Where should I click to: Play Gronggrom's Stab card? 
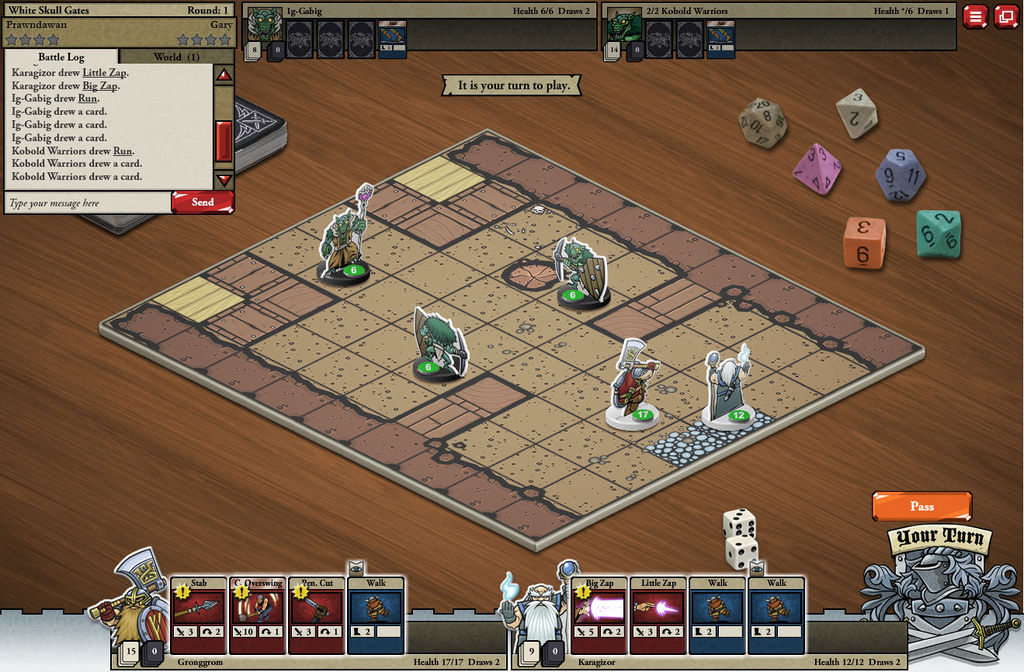(199, 613)
